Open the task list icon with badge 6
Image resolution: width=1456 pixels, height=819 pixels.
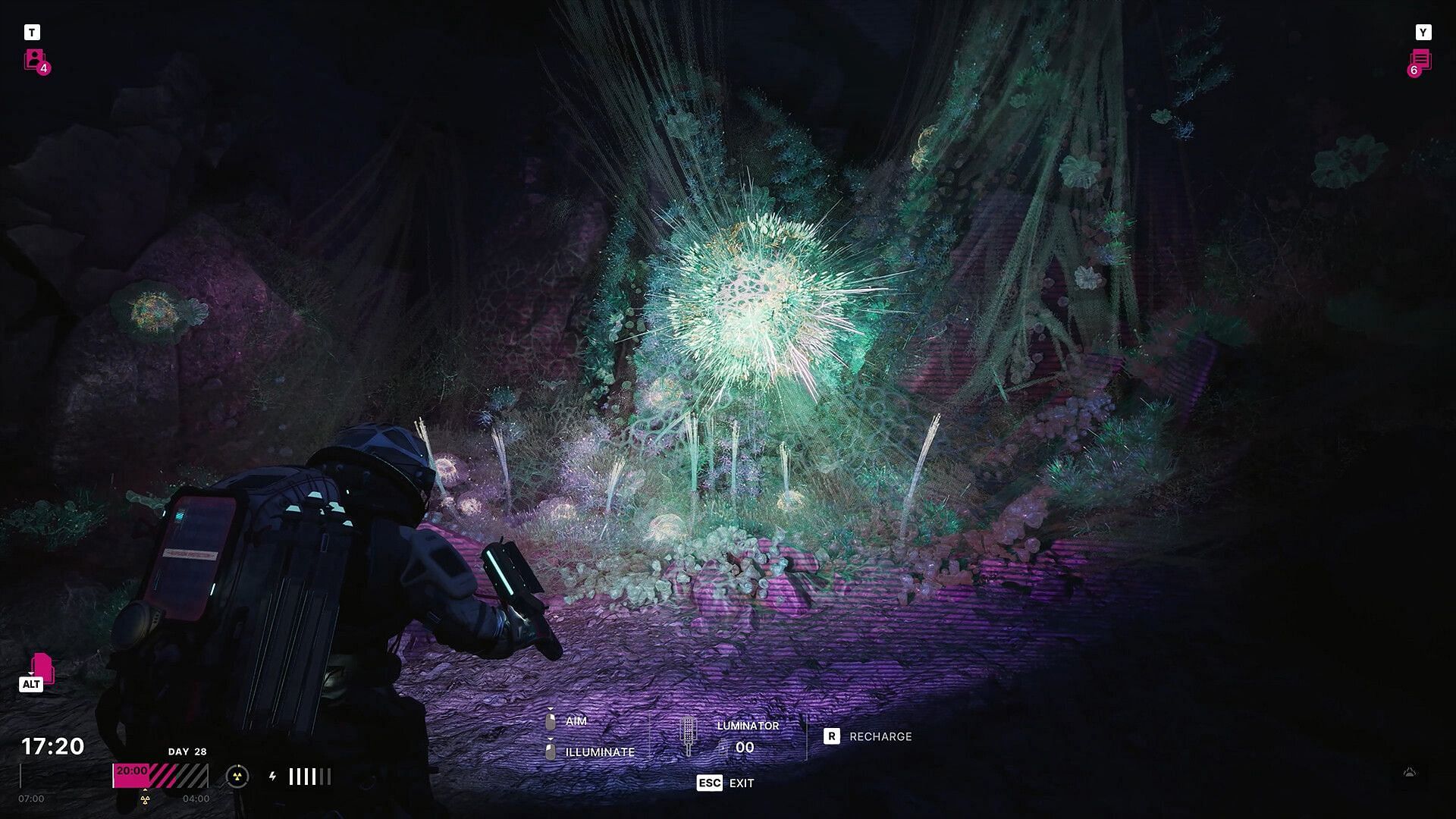pos(1420,61)
